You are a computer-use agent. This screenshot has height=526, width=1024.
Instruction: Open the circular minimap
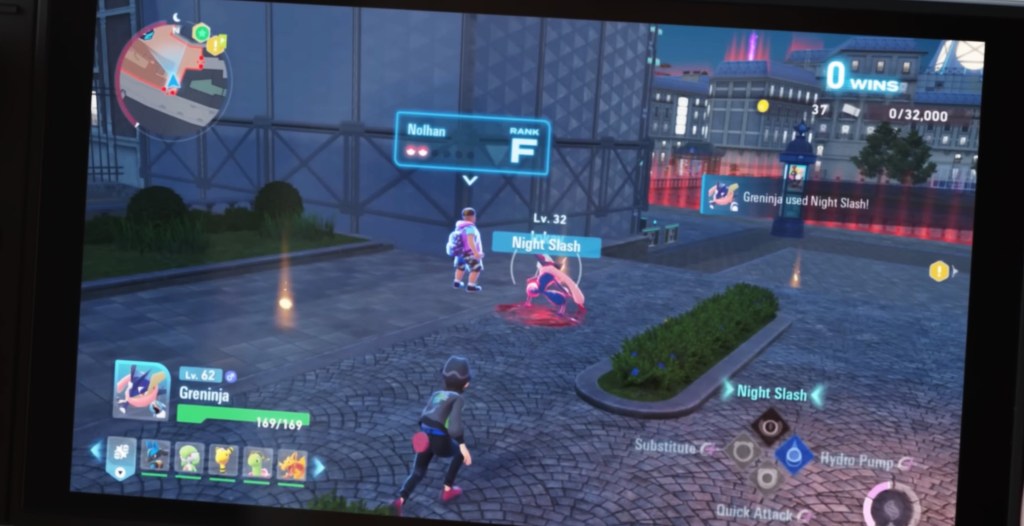172,78
